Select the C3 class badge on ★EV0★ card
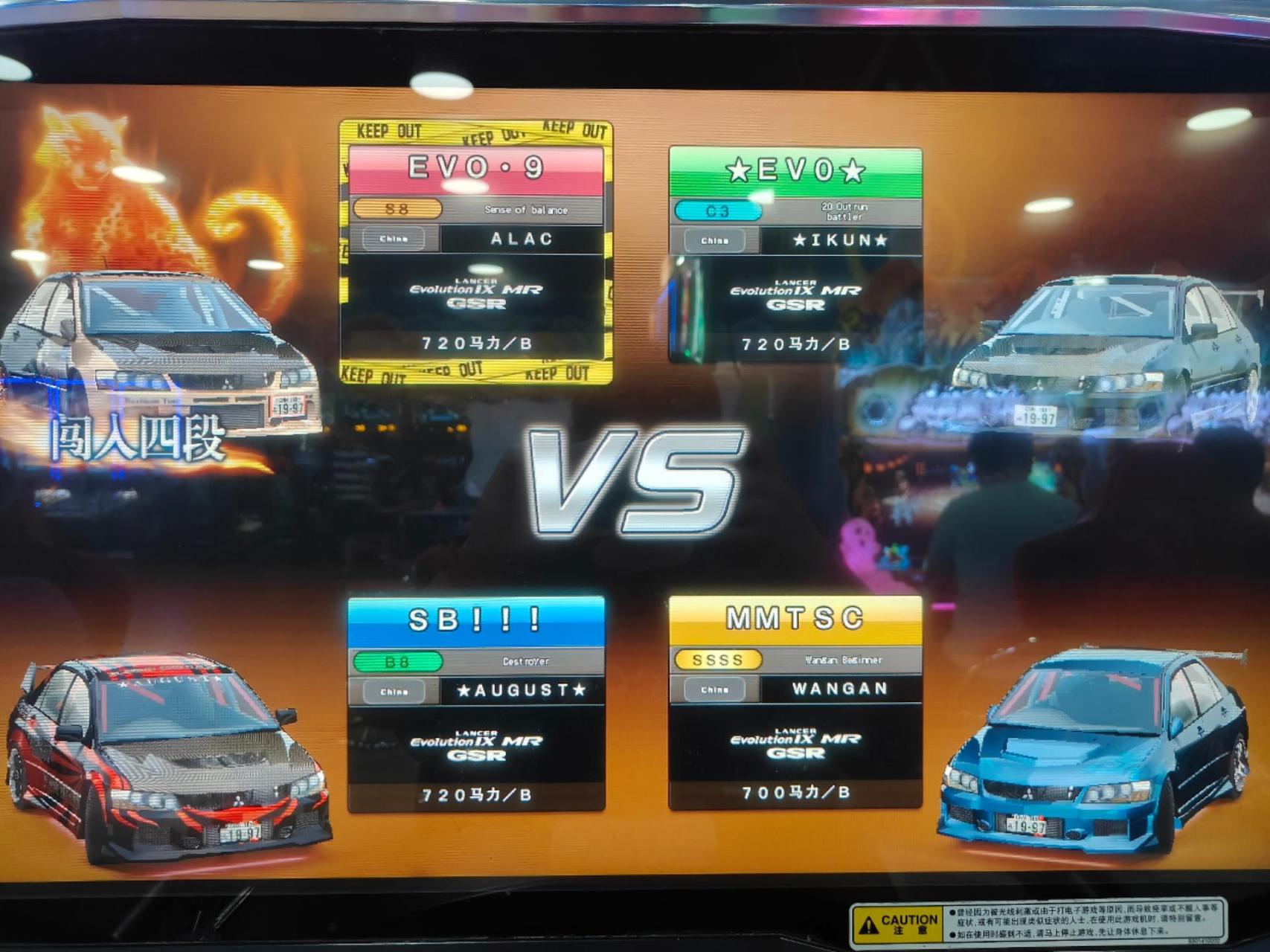The width and height of the screenshot is (1270, 952). [719, 210]
